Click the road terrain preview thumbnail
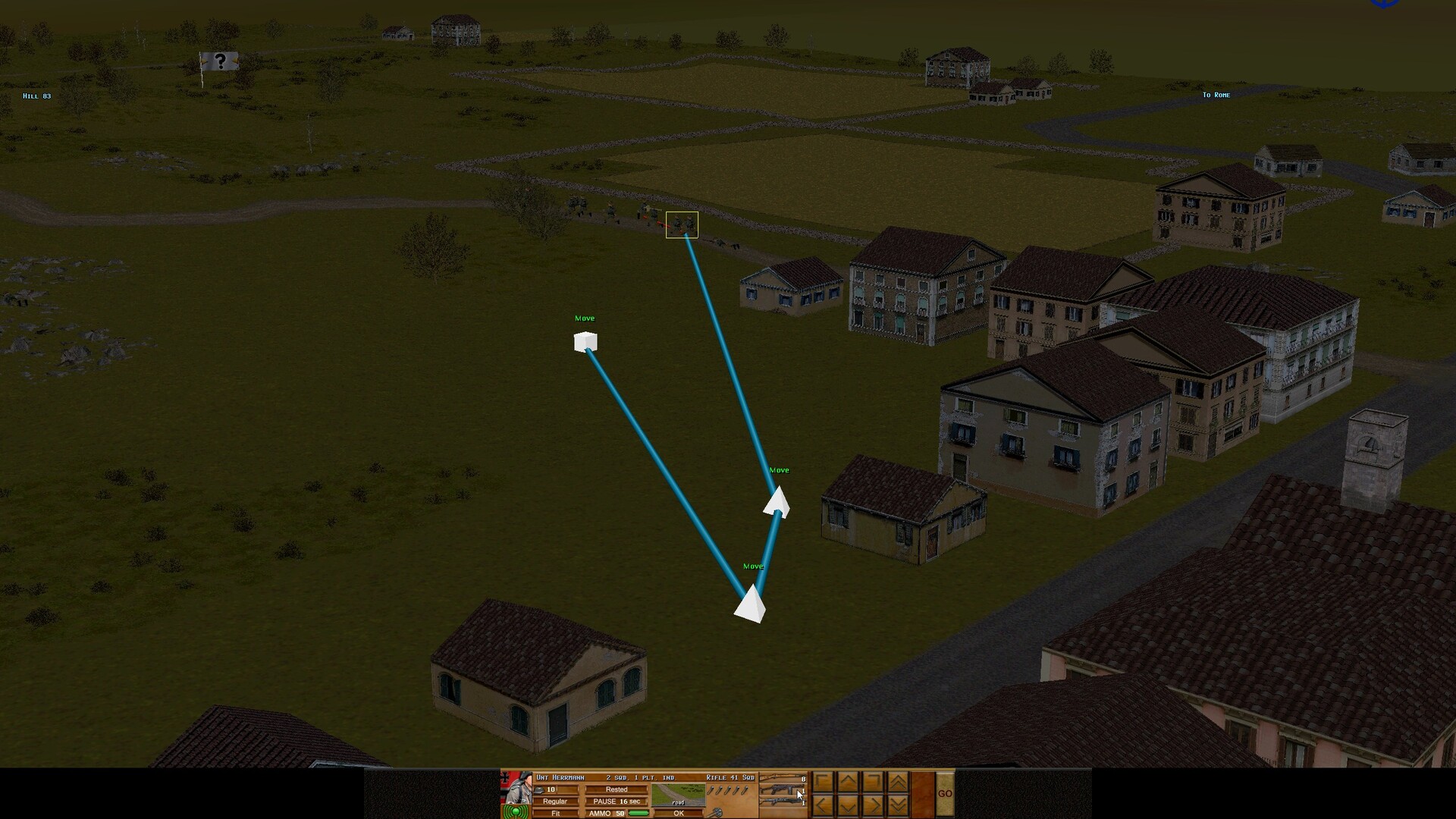The width and height of the screenshot is (1456, 819). [679, 795]
